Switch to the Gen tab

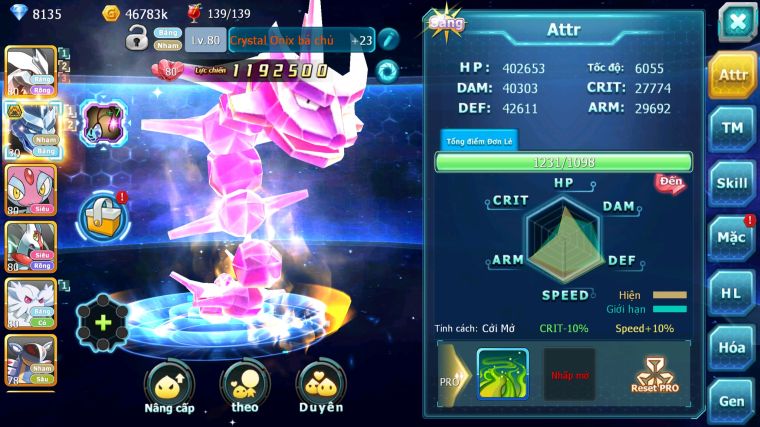[732, 400]
